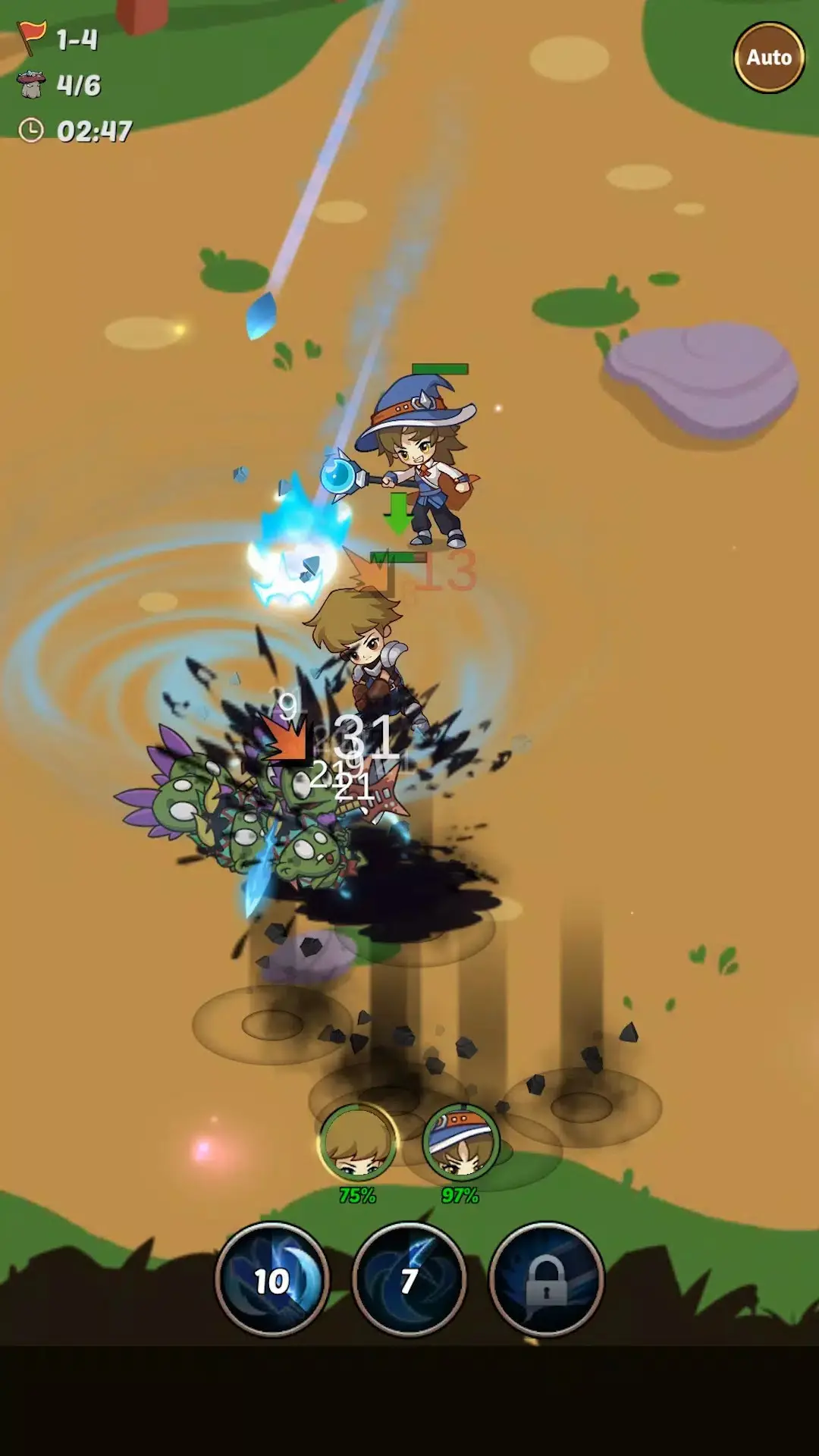Screen dimensions: 819x1456
Task: Toggle the Auto battle button
Action: click(769, 58)
